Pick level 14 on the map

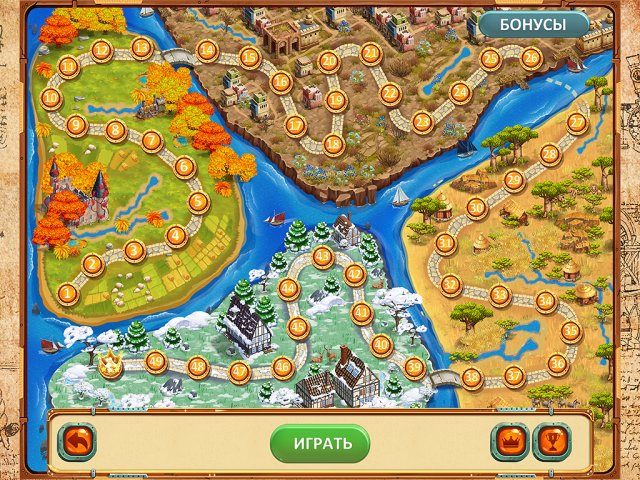208,49
